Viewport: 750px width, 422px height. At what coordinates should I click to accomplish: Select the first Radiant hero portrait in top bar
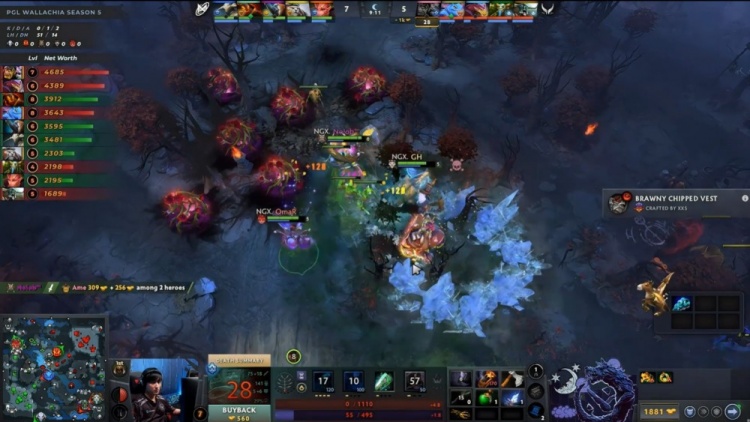226,10
